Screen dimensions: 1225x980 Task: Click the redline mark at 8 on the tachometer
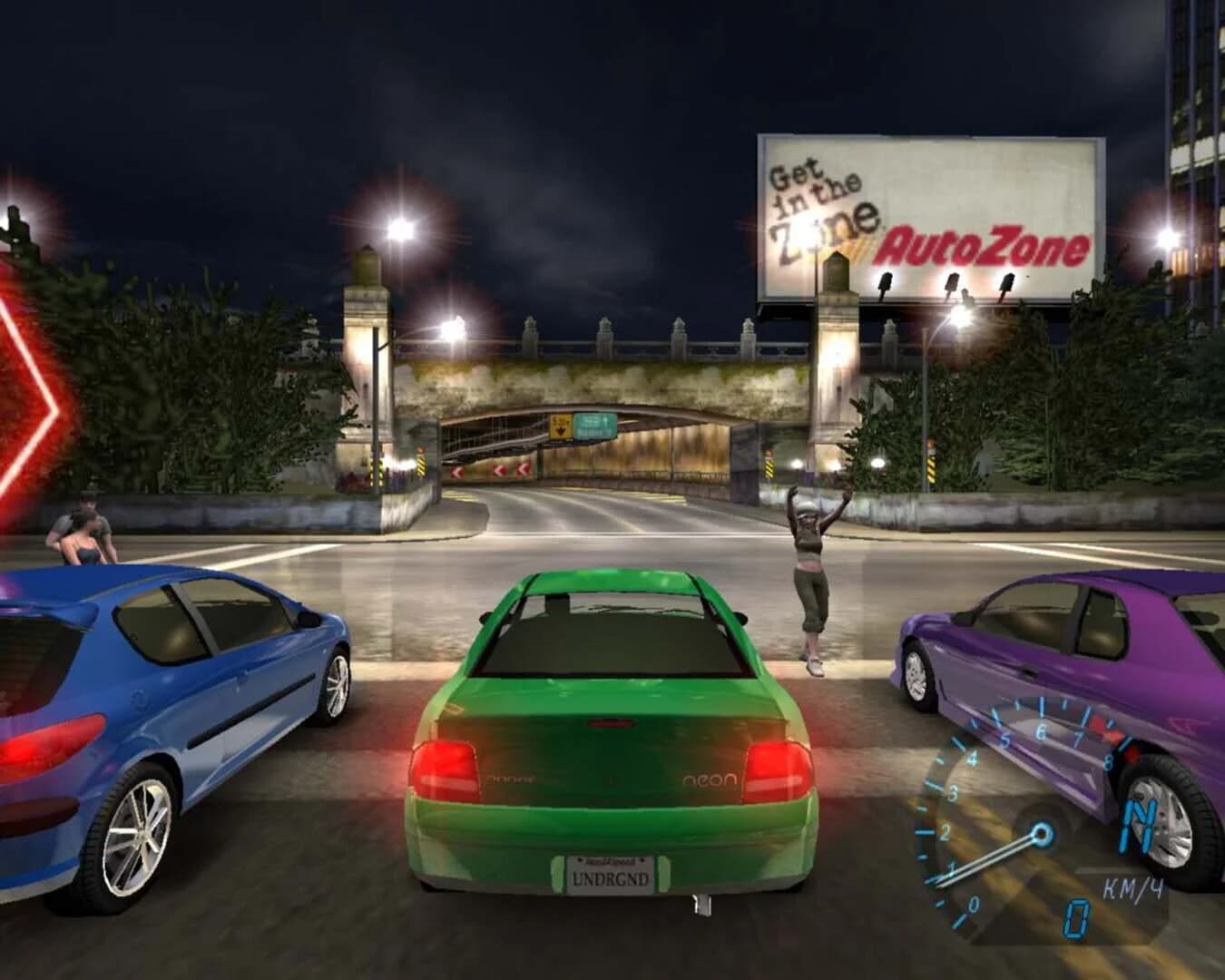coord(1111,760)
